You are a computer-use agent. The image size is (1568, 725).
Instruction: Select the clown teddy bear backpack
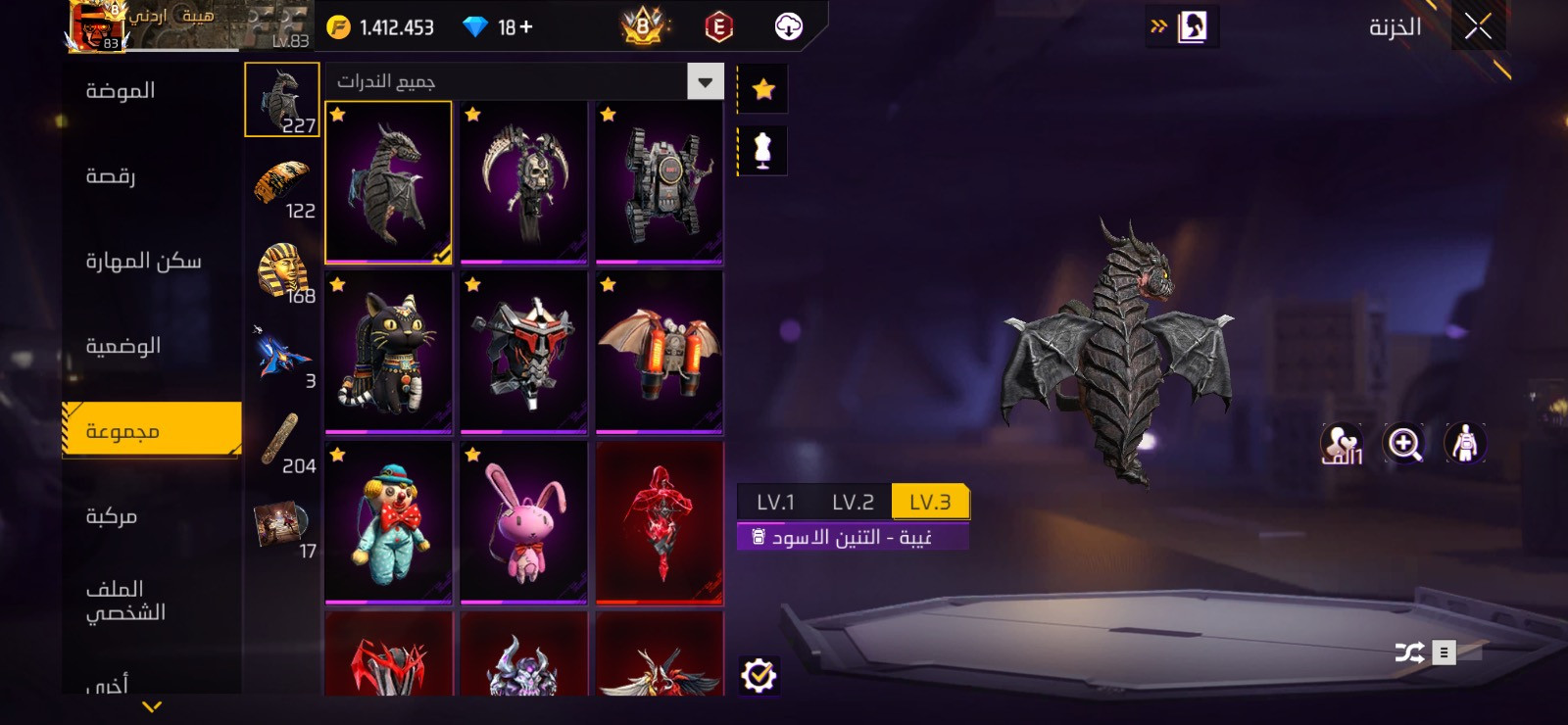pyautogui.click(x=388, y=522)
